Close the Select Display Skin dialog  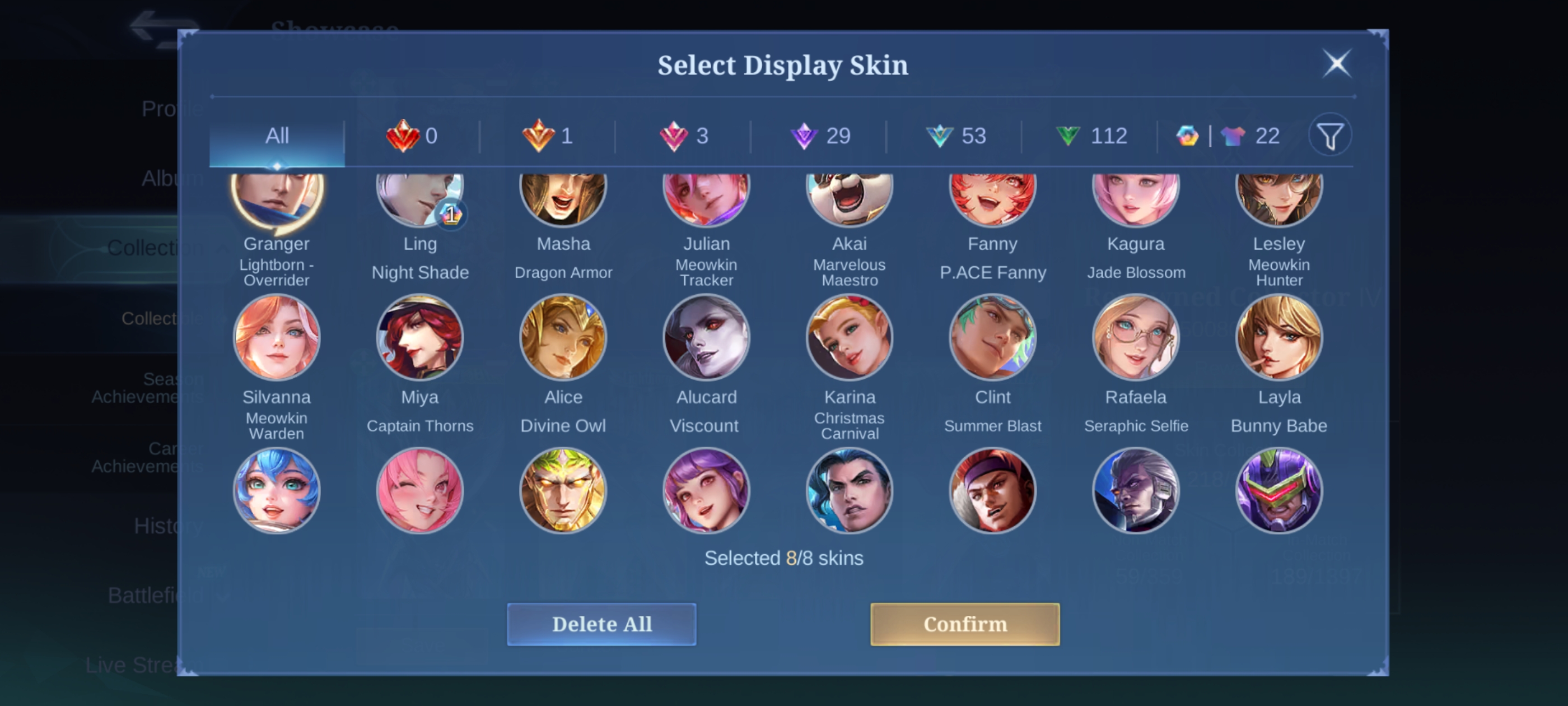1337,63
